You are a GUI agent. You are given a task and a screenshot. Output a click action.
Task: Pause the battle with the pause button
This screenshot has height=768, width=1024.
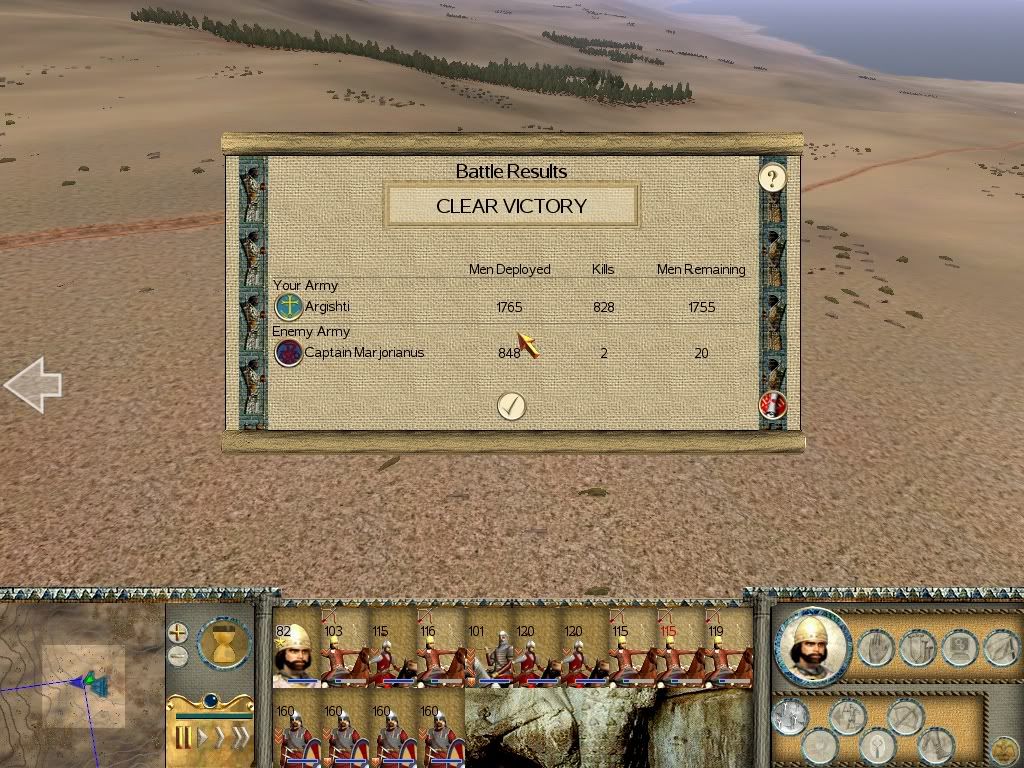pyautogui.click(x=184, y=739)
